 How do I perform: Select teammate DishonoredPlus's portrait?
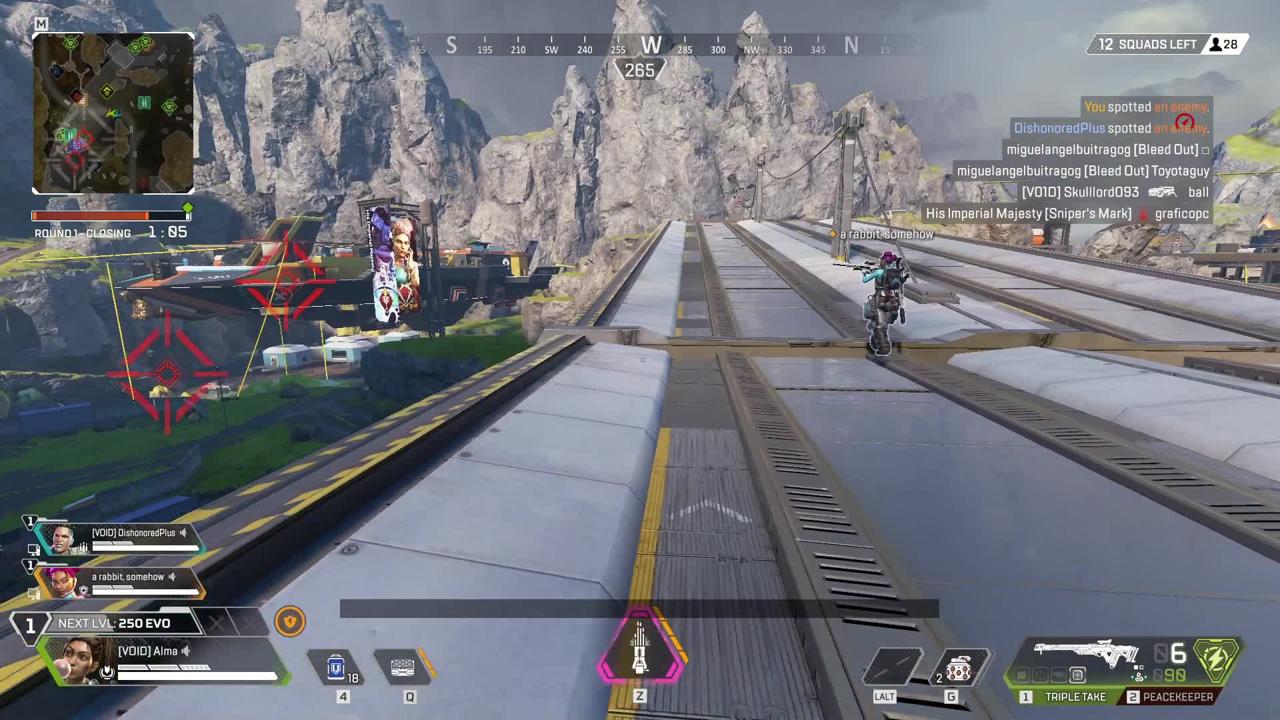point(62,539)
